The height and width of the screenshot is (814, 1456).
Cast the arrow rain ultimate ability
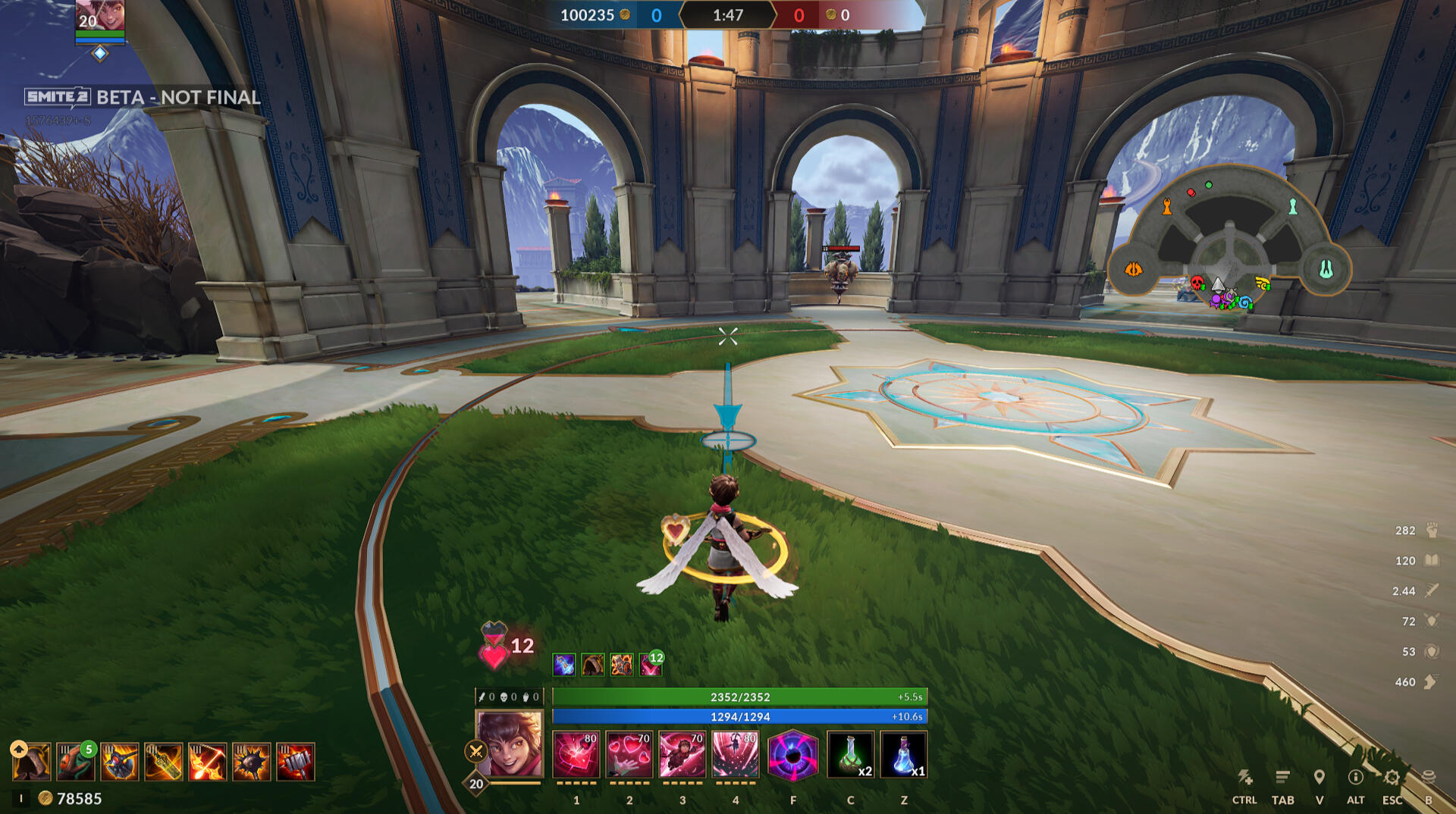(735, 755)
